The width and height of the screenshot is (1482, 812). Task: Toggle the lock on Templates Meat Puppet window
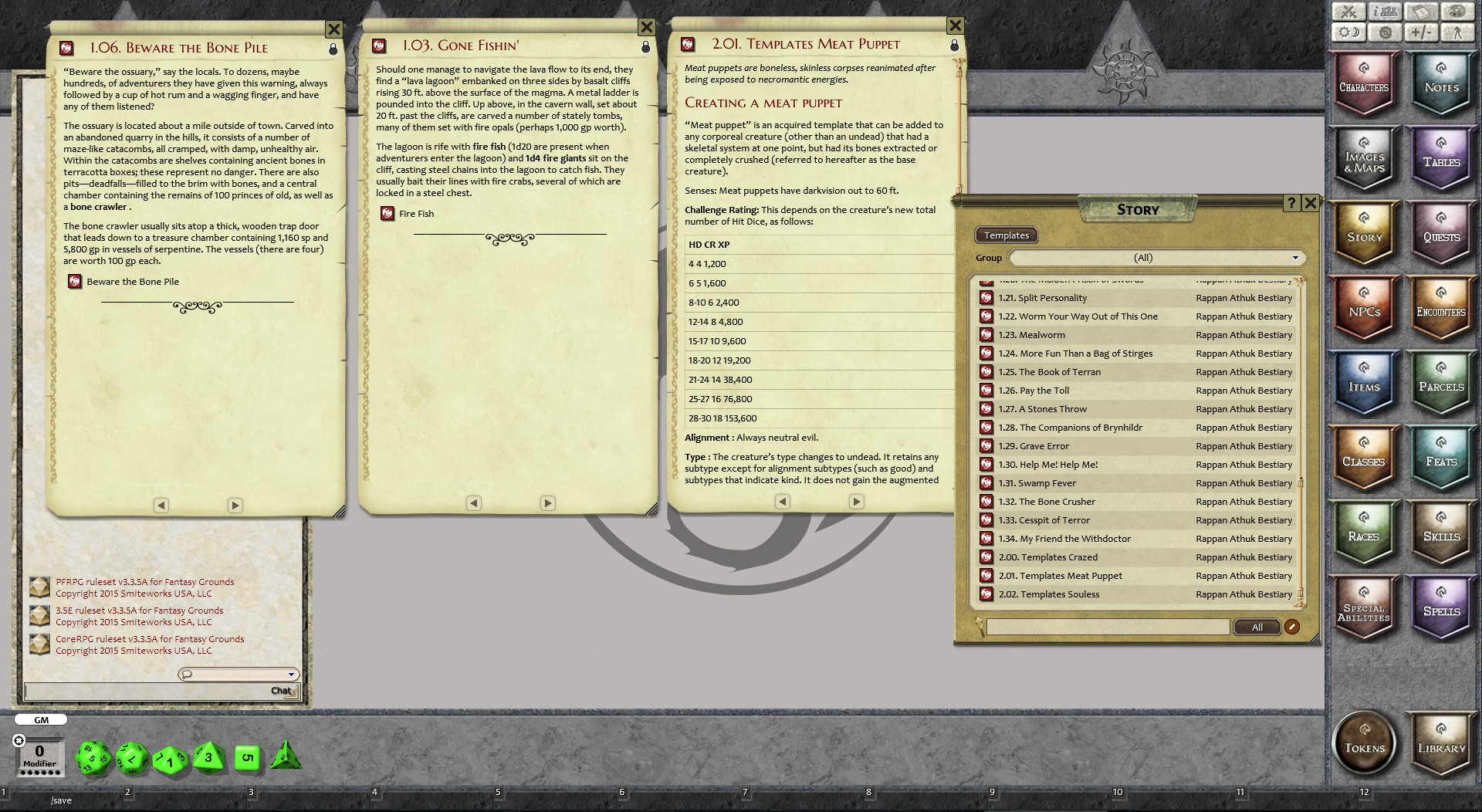tap(955, 45)
